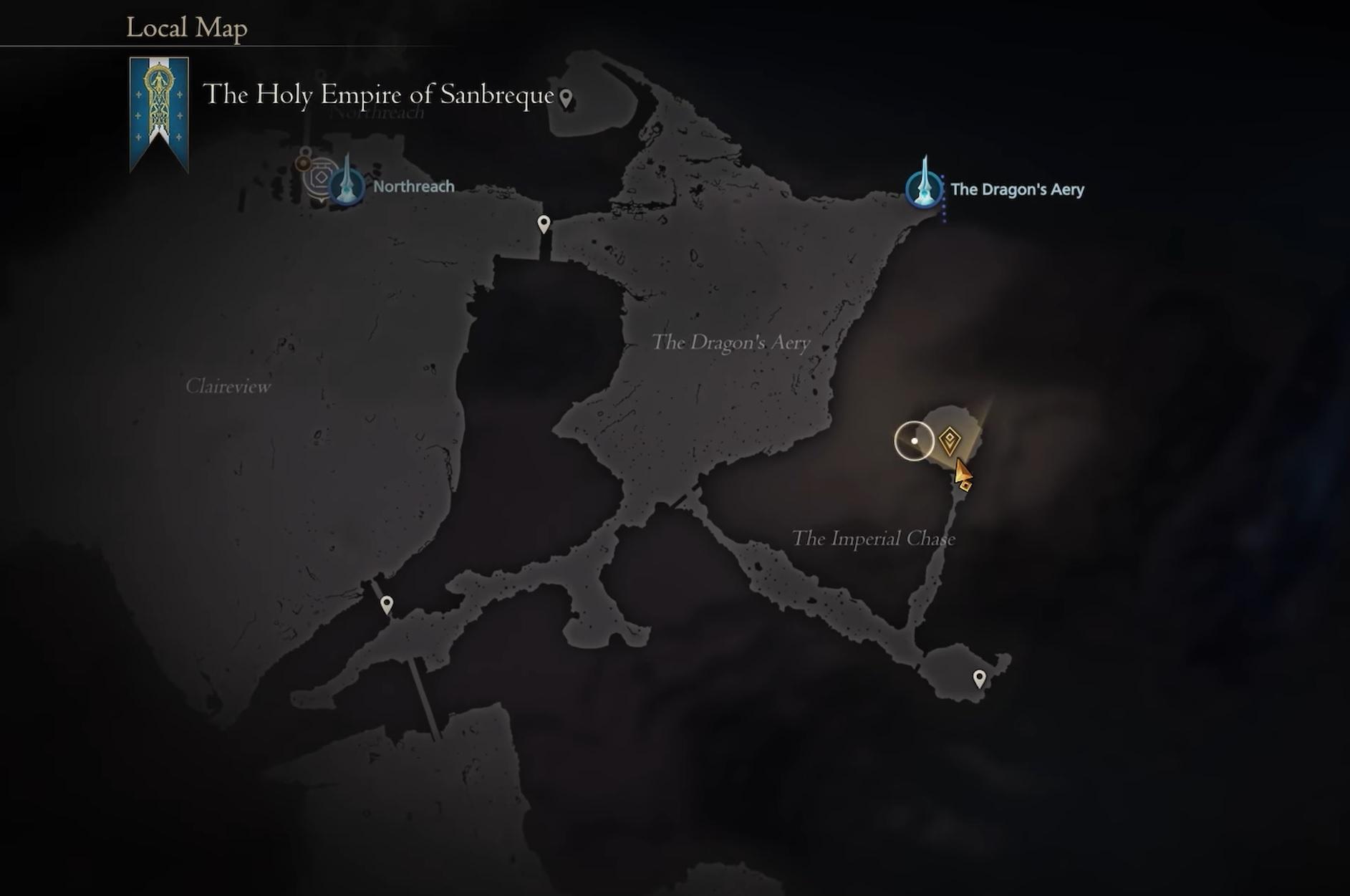Select The Dragon's Aery obelisk fast-travel icon
The image size is (1350, 896).
[x=924, y=190]
